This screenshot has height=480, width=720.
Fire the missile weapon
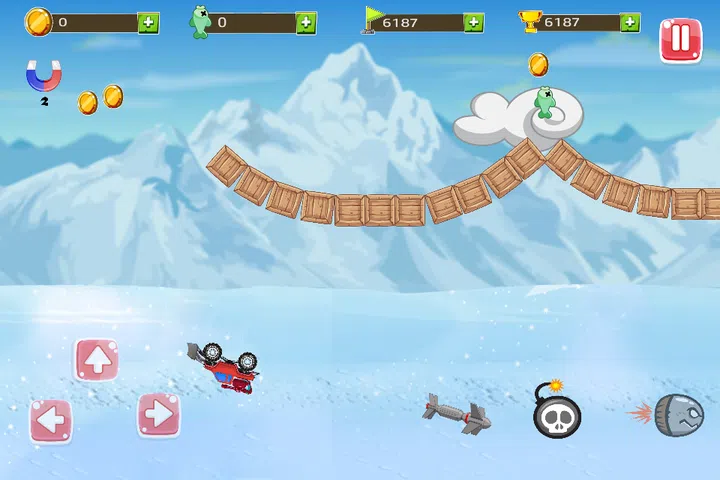456,413
